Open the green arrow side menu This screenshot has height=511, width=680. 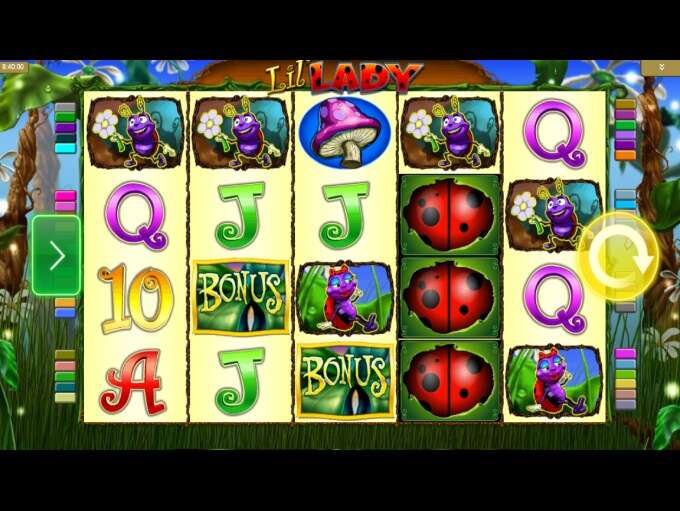(x=56, y=255)
